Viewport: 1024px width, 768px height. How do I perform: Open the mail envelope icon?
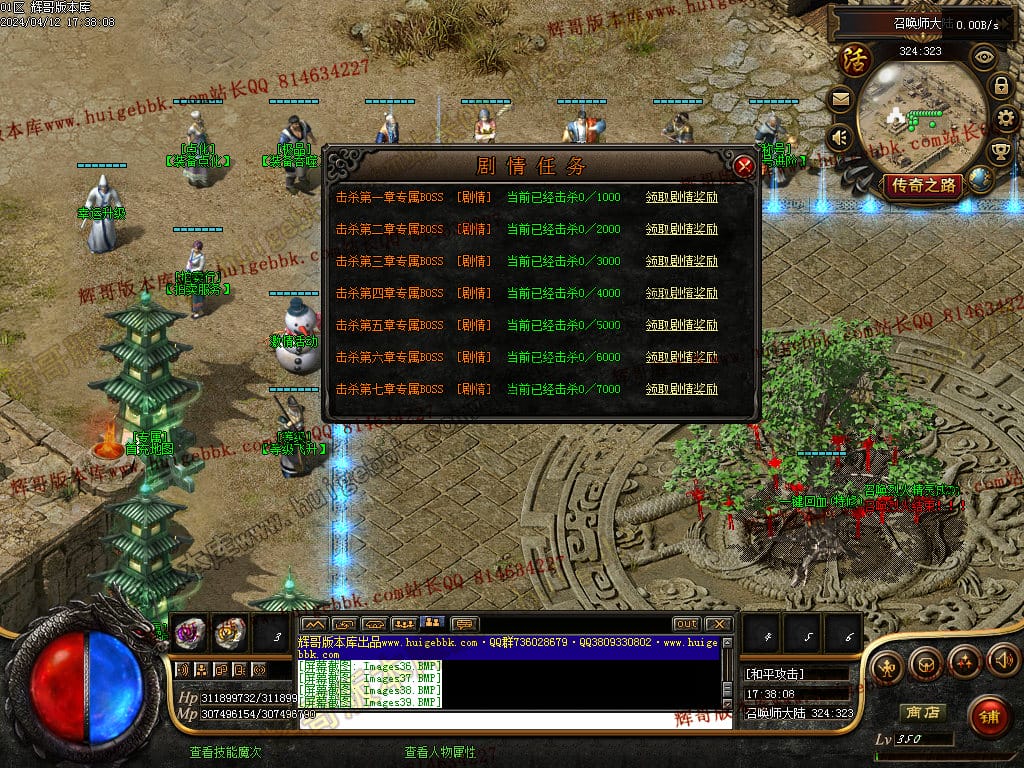839,99
